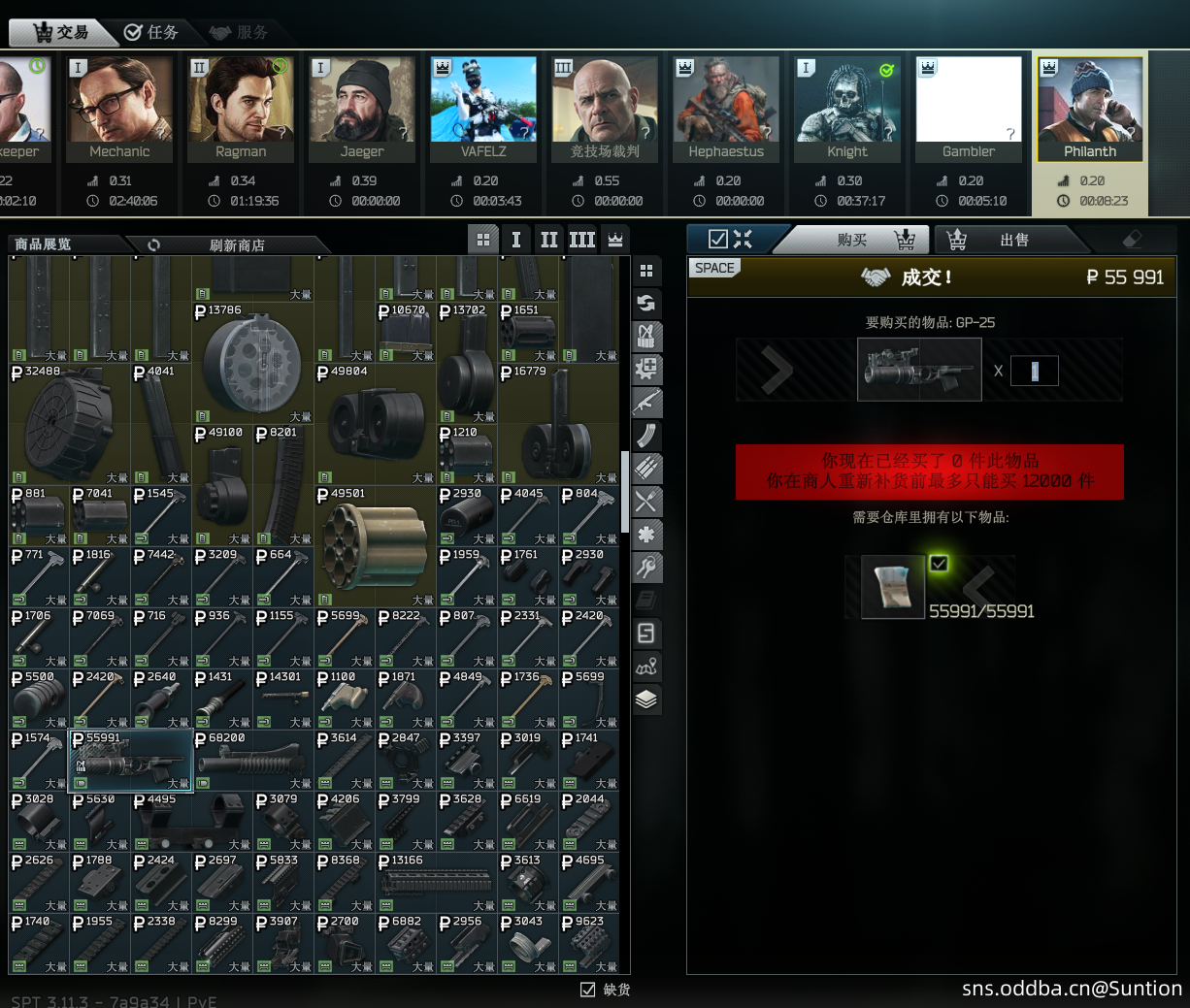The height and width of the screenshot is (1008, 1190).
Task: Toggle the required rubles item checkbox
Action: click(939, 563)
